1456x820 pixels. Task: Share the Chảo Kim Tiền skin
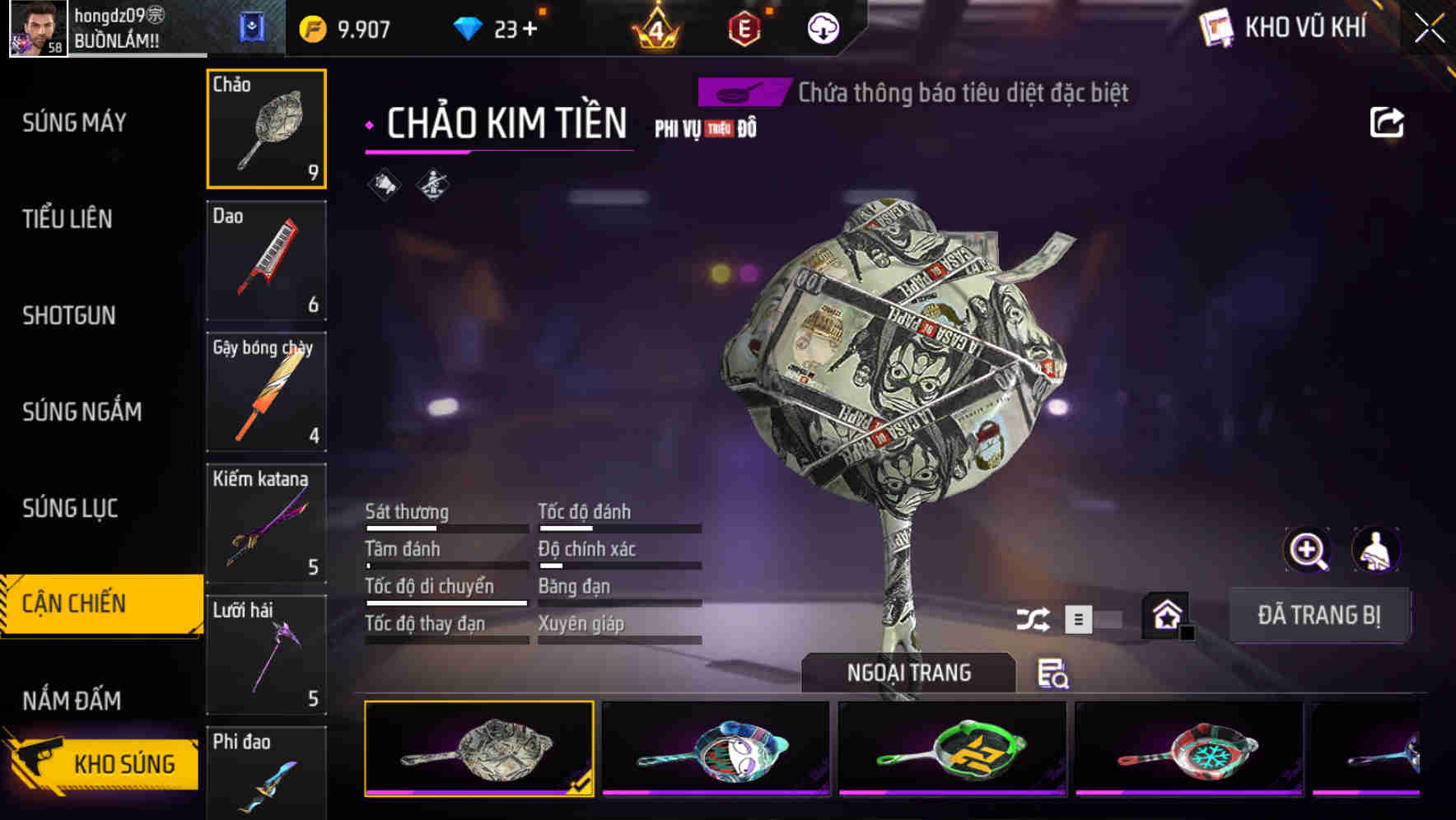coord(1386,123)
